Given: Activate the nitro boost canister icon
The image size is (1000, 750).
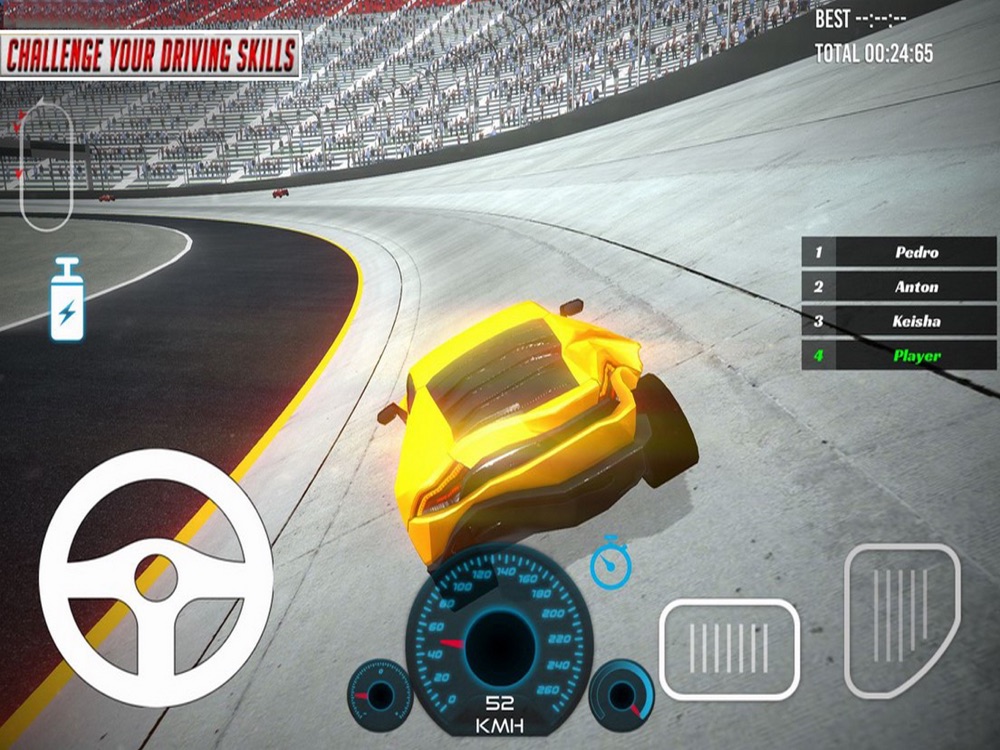Looking at the screenshot, I should [x=67, y=298].
